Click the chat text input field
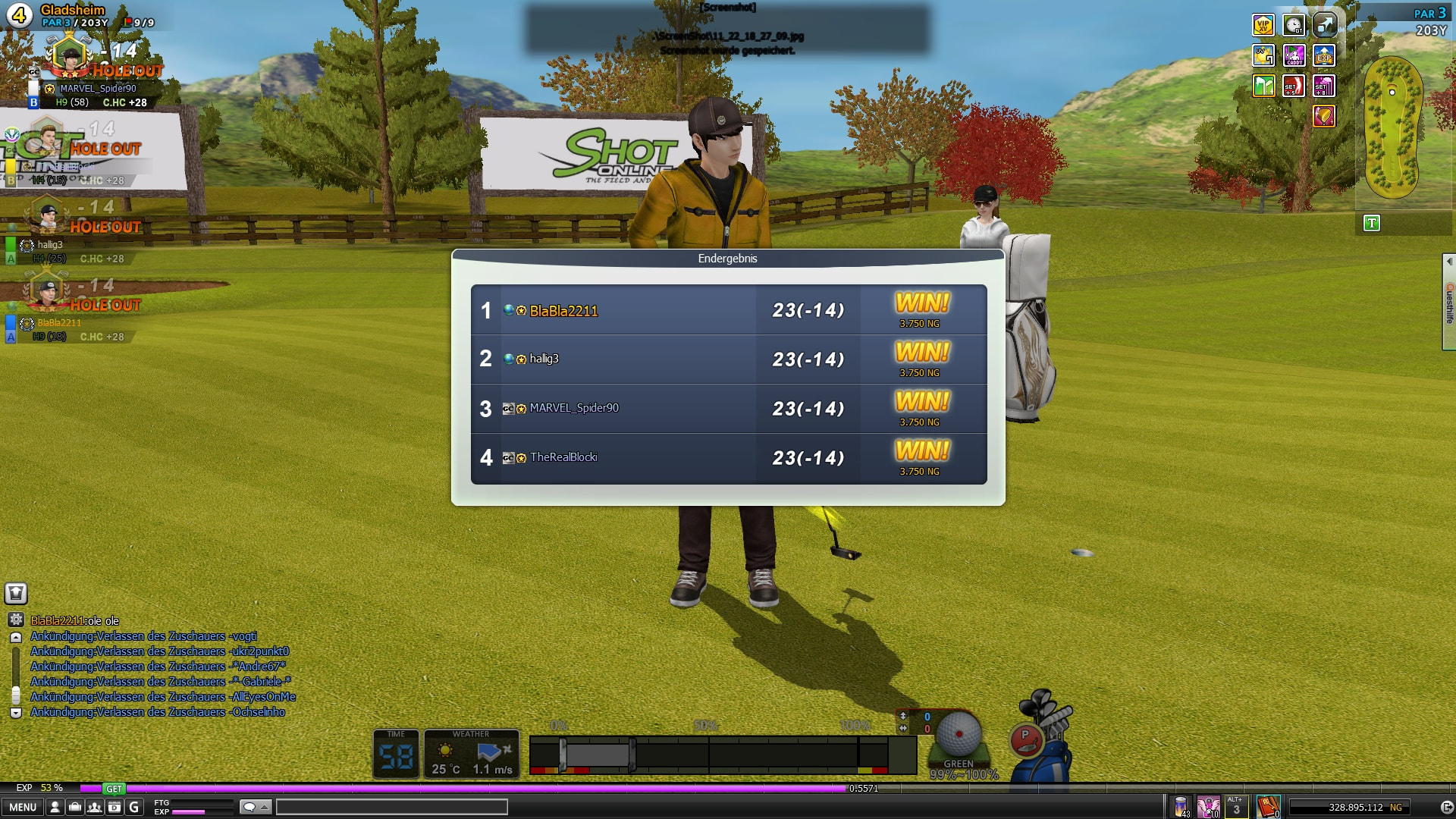The width and height of the screenshot is (1456, 819). coord(391,807)
